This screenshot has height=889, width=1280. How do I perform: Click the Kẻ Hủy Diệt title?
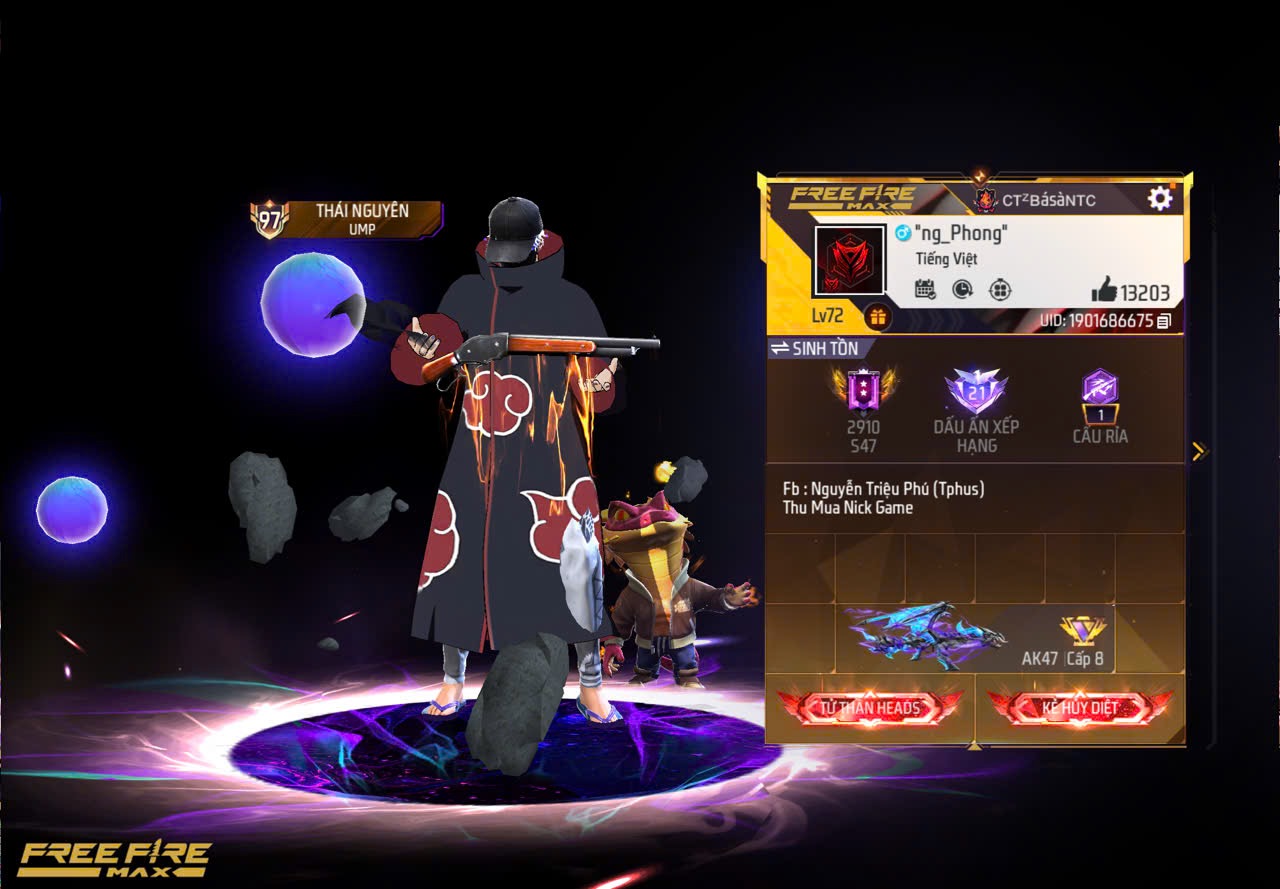tap(1080, 707)
